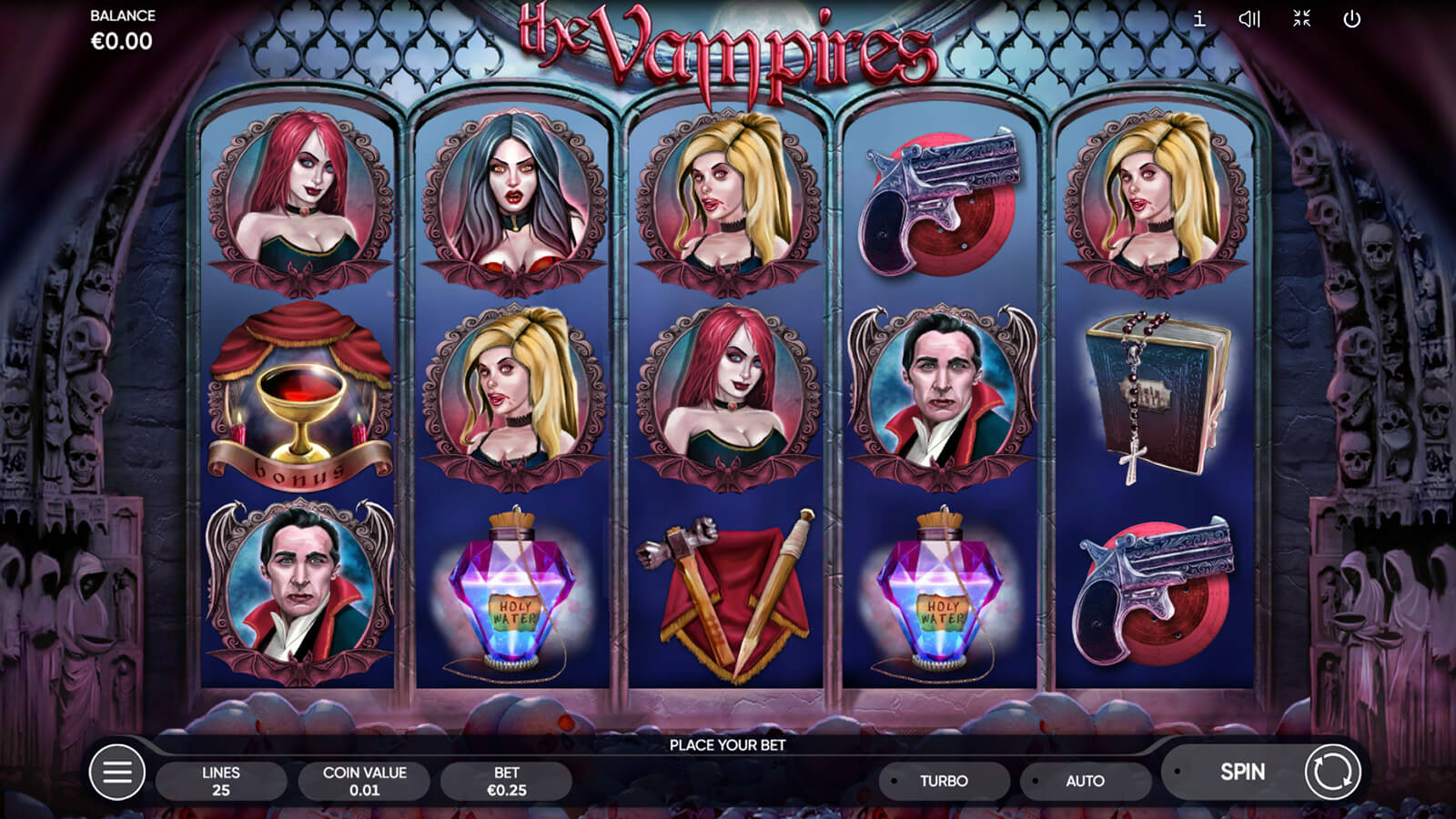The width and height of the screenshot is (1456, 819).
Task: Enable Auto spin
Action: (x=1085, y=781)
